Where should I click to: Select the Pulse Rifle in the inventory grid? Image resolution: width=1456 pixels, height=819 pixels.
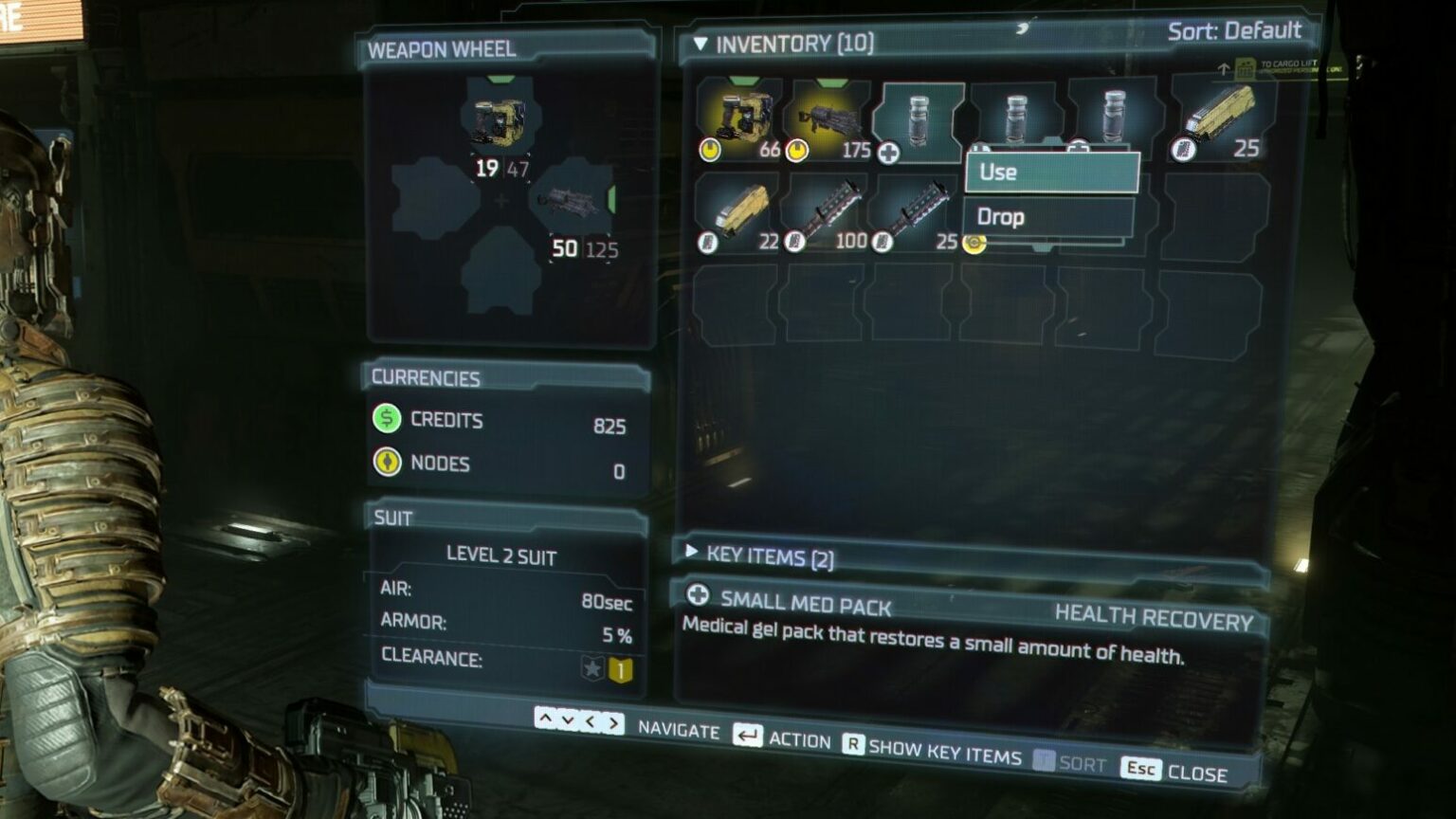[829, 118]
